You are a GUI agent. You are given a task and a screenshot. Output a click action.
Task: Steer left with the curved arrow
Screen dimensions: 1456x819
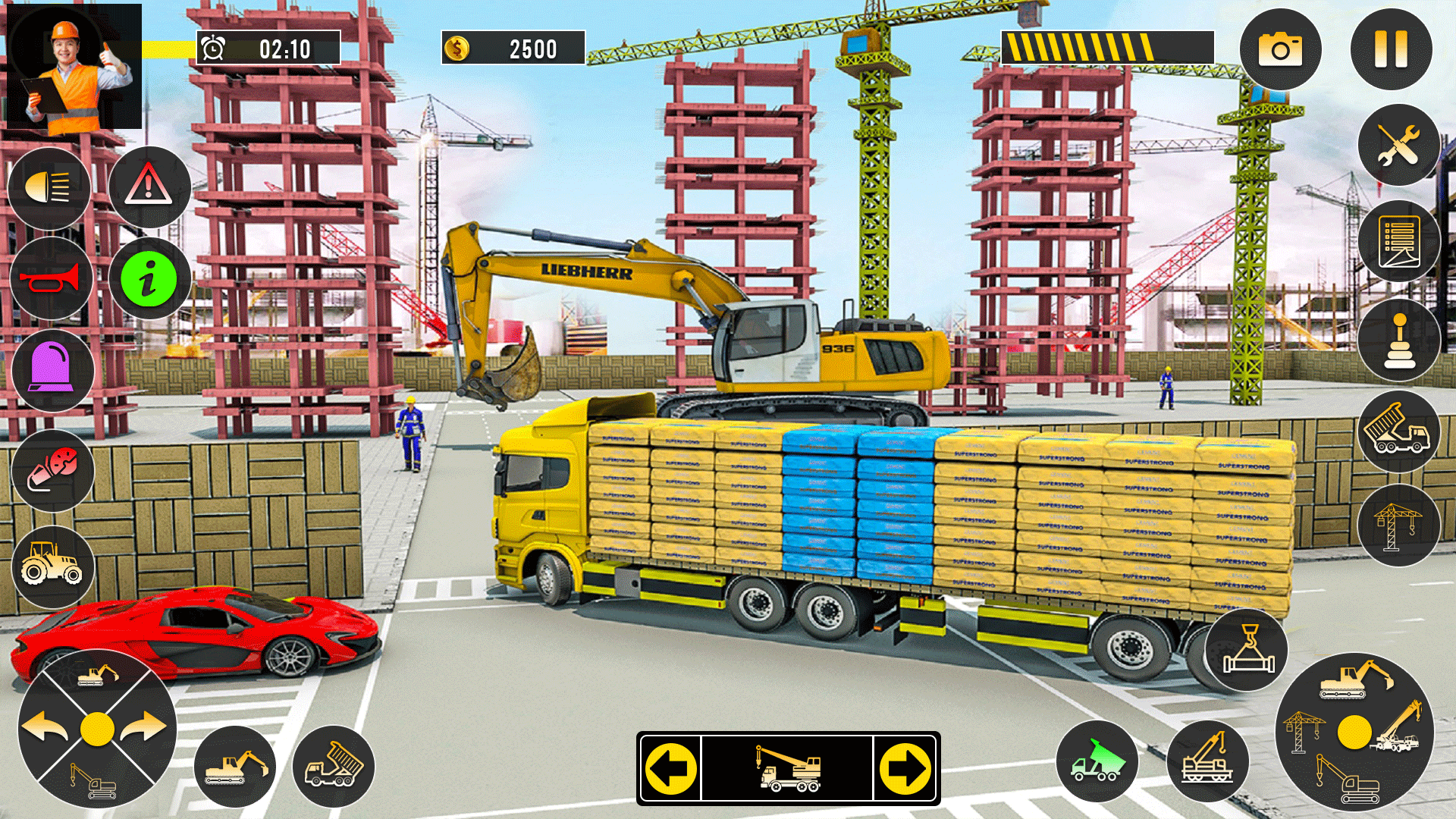(45, 728)
